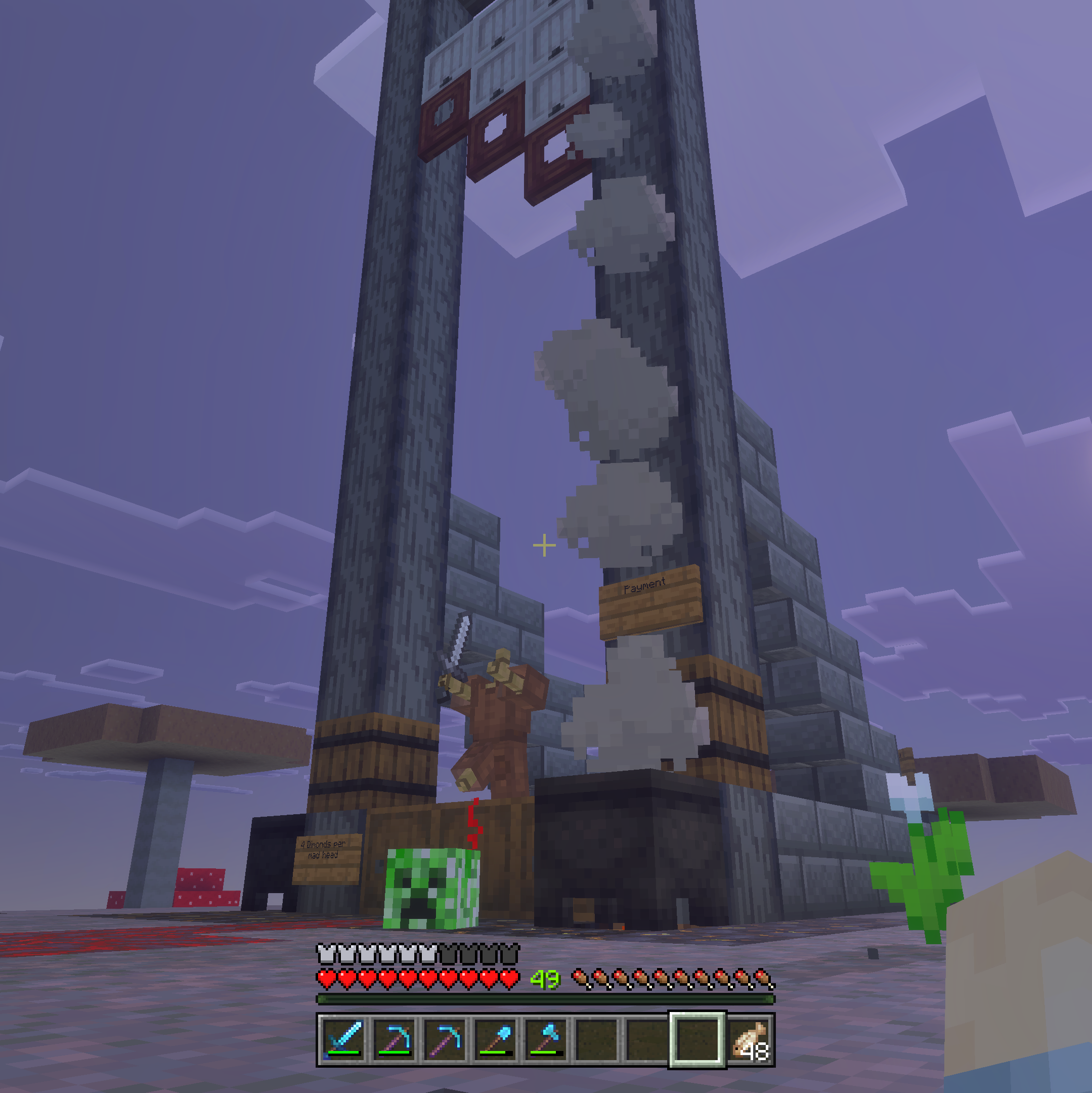Choose the diamond axe hotbar slot
Viewport: 1092px width, 1093px height.
pyautogui.click(x=545, y=1039)
